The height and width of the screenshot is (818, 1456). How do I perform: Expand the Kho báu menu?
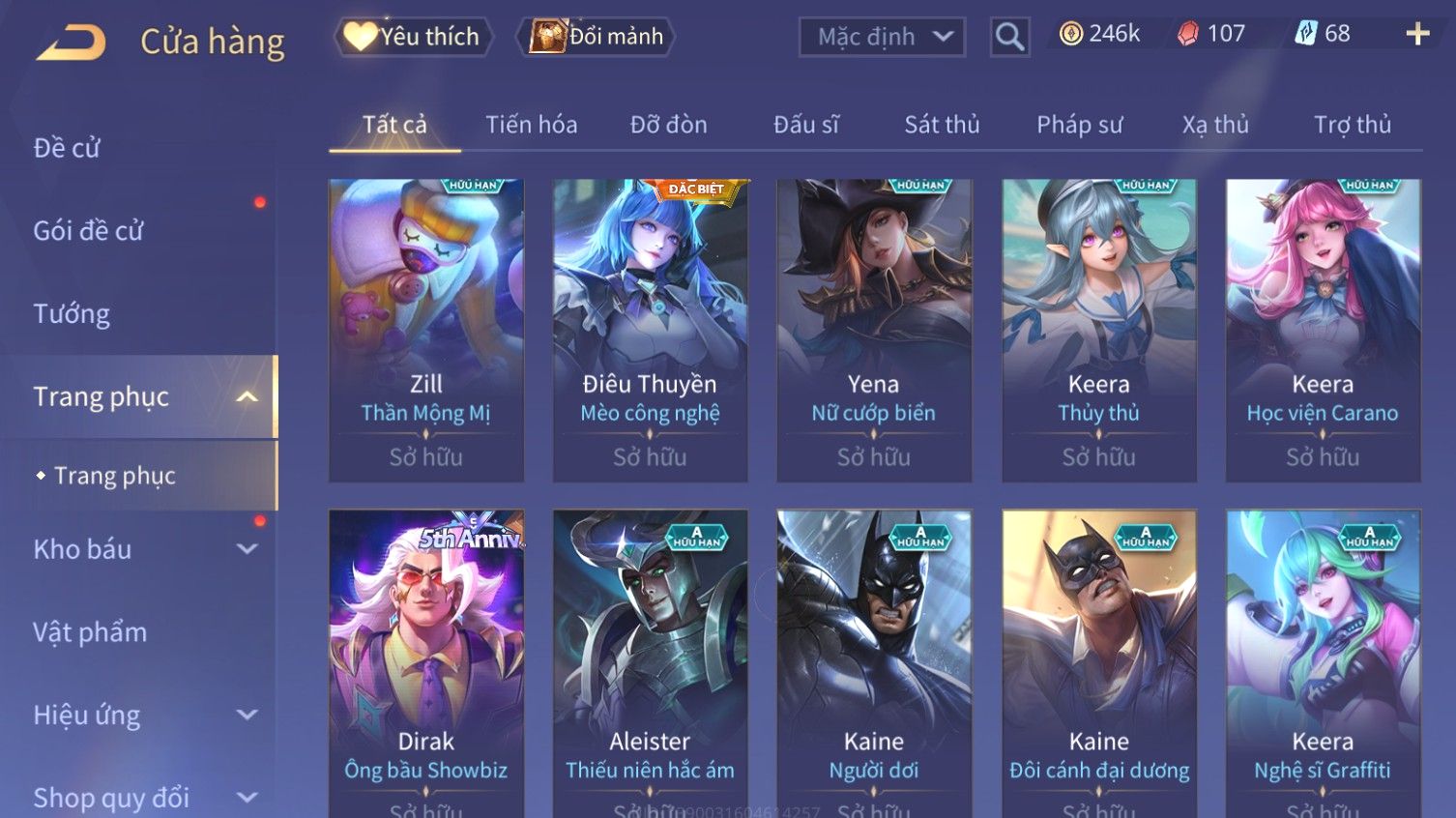pyautogui.click(x=145, y=549)
